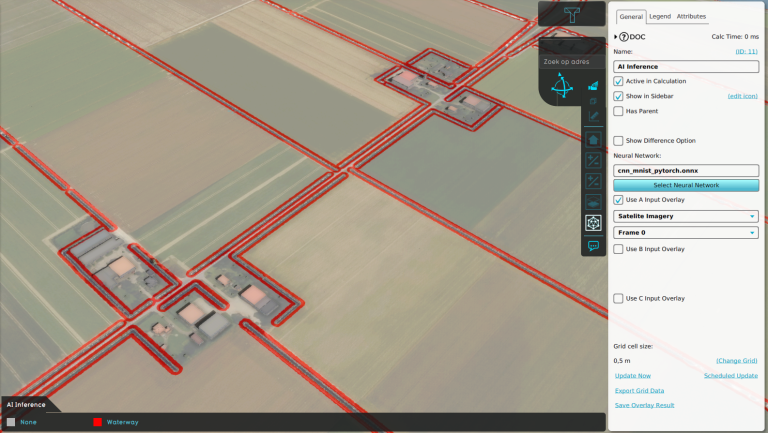Toggle the Show in Sidebar checkbox
The image size is (768, 433).
point(618,96)
